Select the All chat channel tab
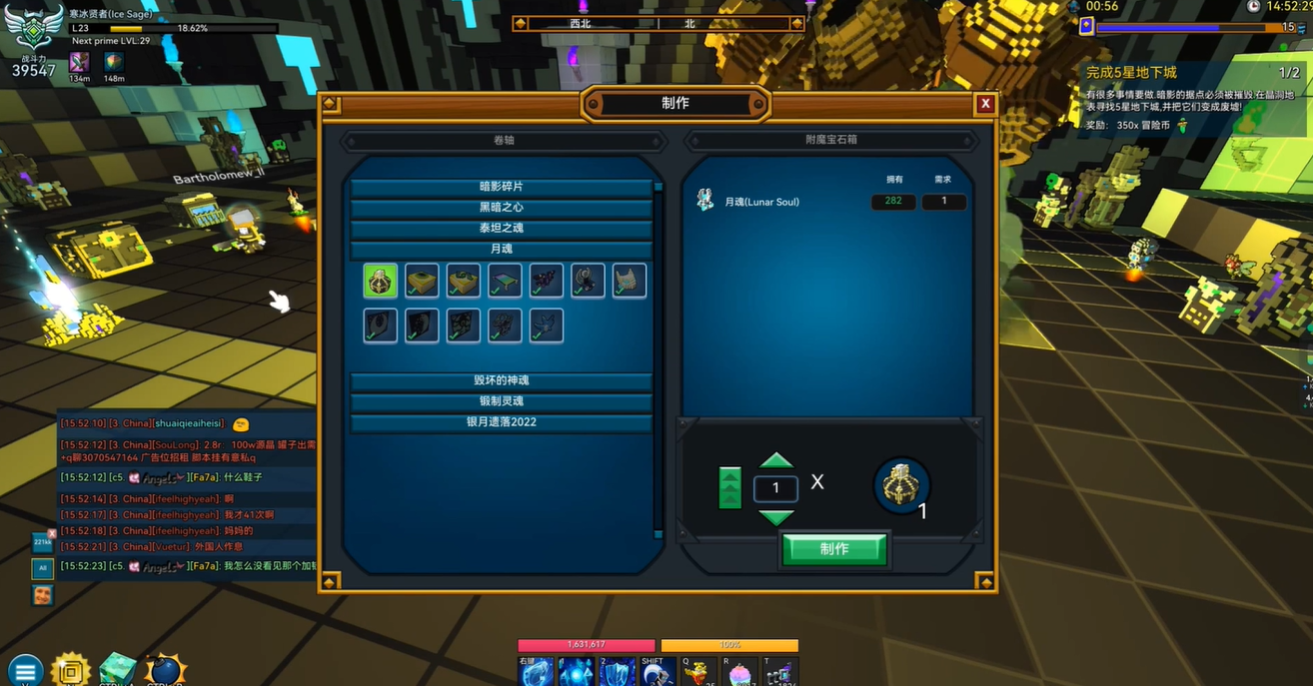Screen dimensions: 1313x686 tap(42, 568)
